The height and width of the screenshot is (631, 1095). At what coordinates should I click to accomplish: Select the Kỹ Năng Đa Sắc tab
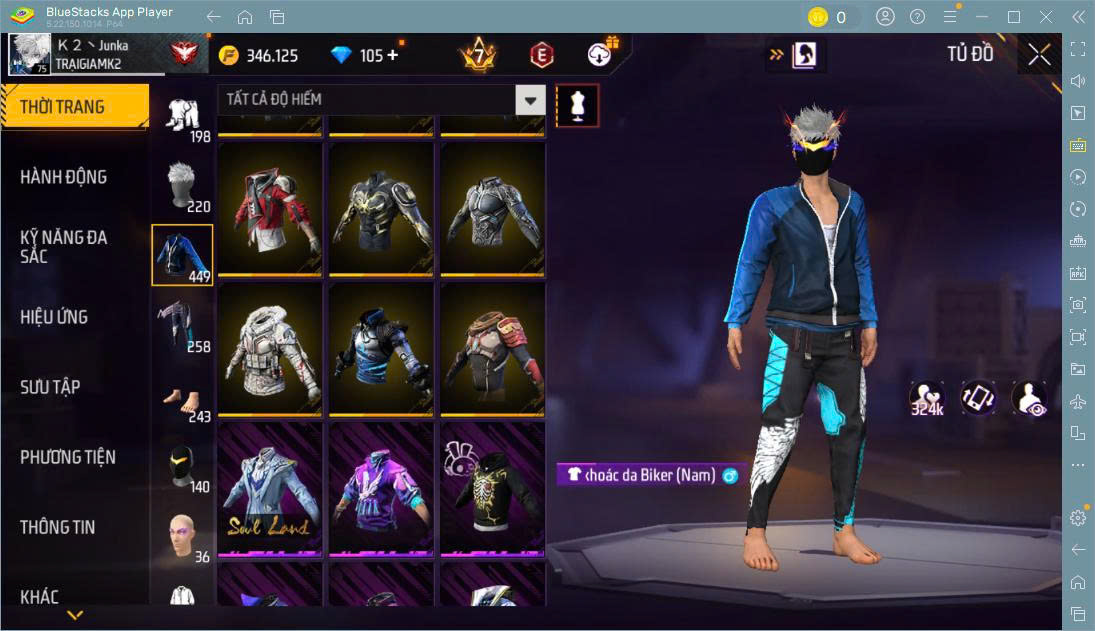[x=64, y=247]
